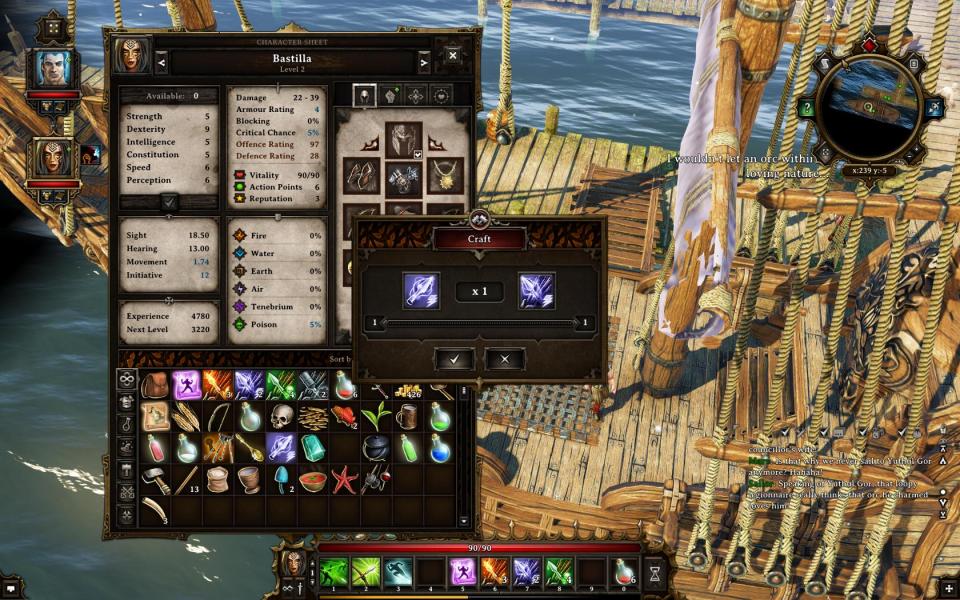This screenshot has height=600, width=960.
Task: Close the character sheet window
Action: click(453, 56)
